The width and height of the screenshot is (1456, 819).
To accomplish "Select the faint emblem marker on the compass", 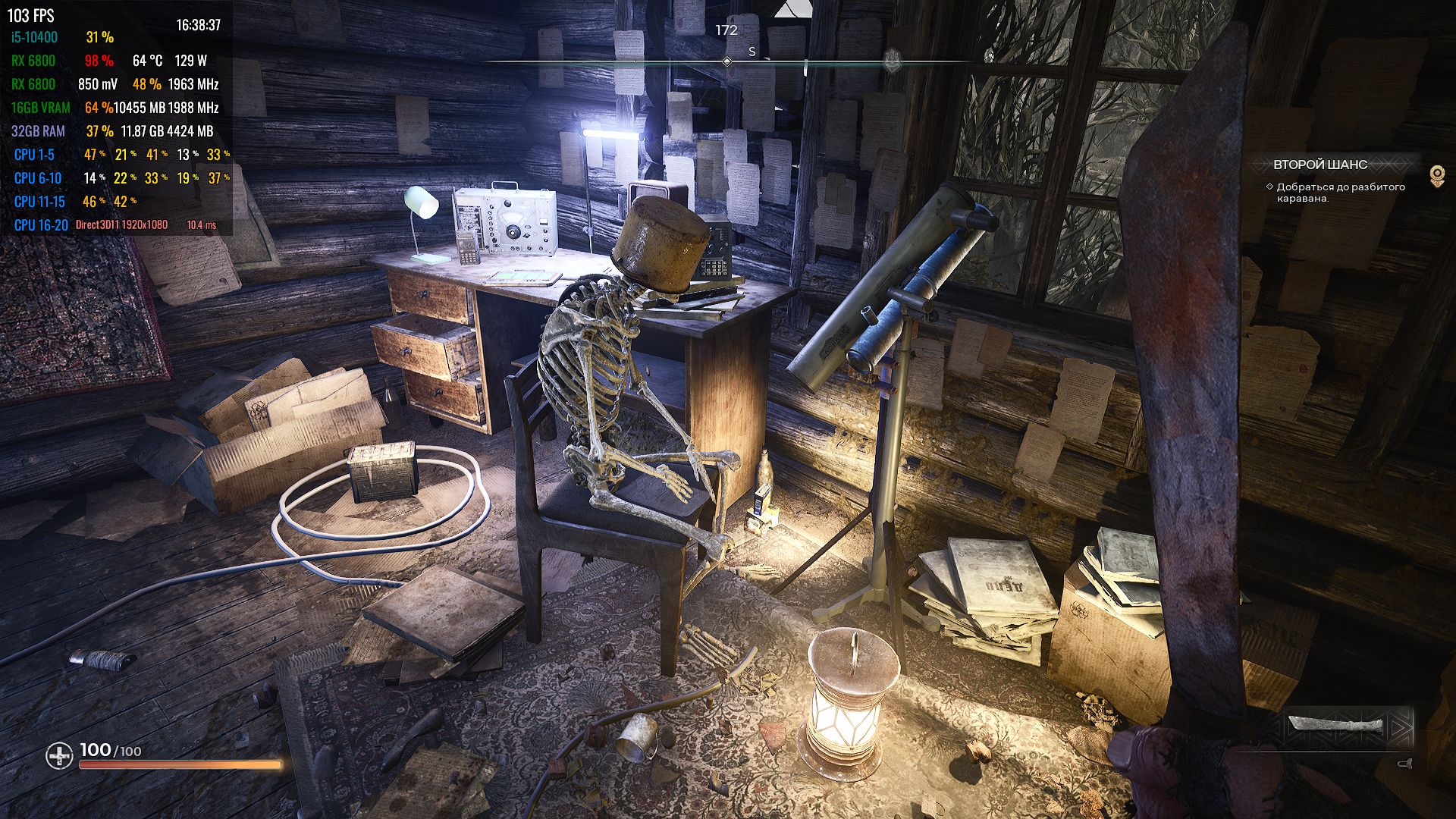I will (892, 59).
